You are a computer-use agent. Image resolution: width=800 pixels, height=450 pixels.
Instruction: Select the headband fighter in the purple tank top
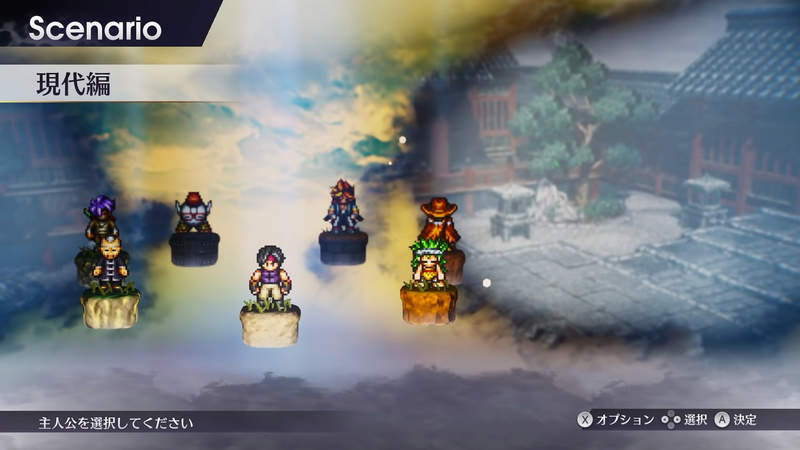tap(270, 276)
